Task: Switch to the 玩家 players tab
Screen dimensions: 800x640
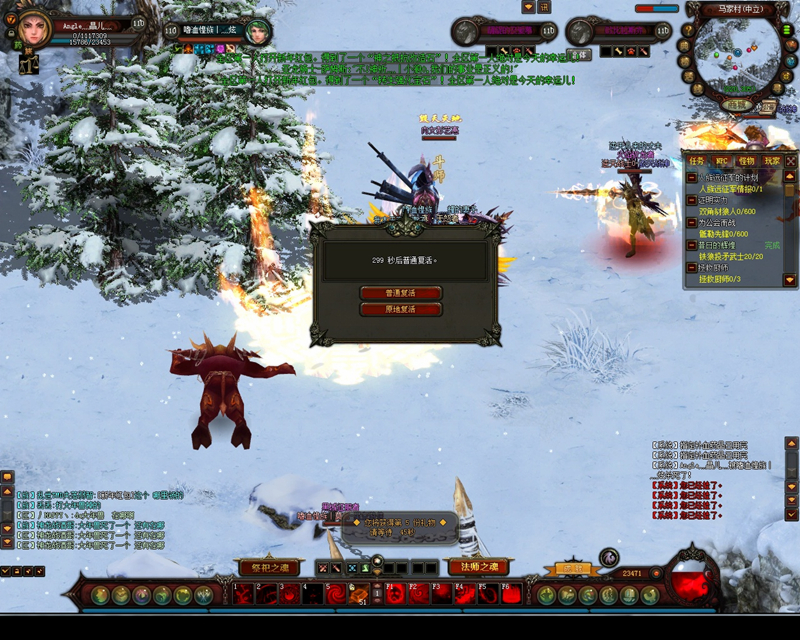Action: pos(771,161)
